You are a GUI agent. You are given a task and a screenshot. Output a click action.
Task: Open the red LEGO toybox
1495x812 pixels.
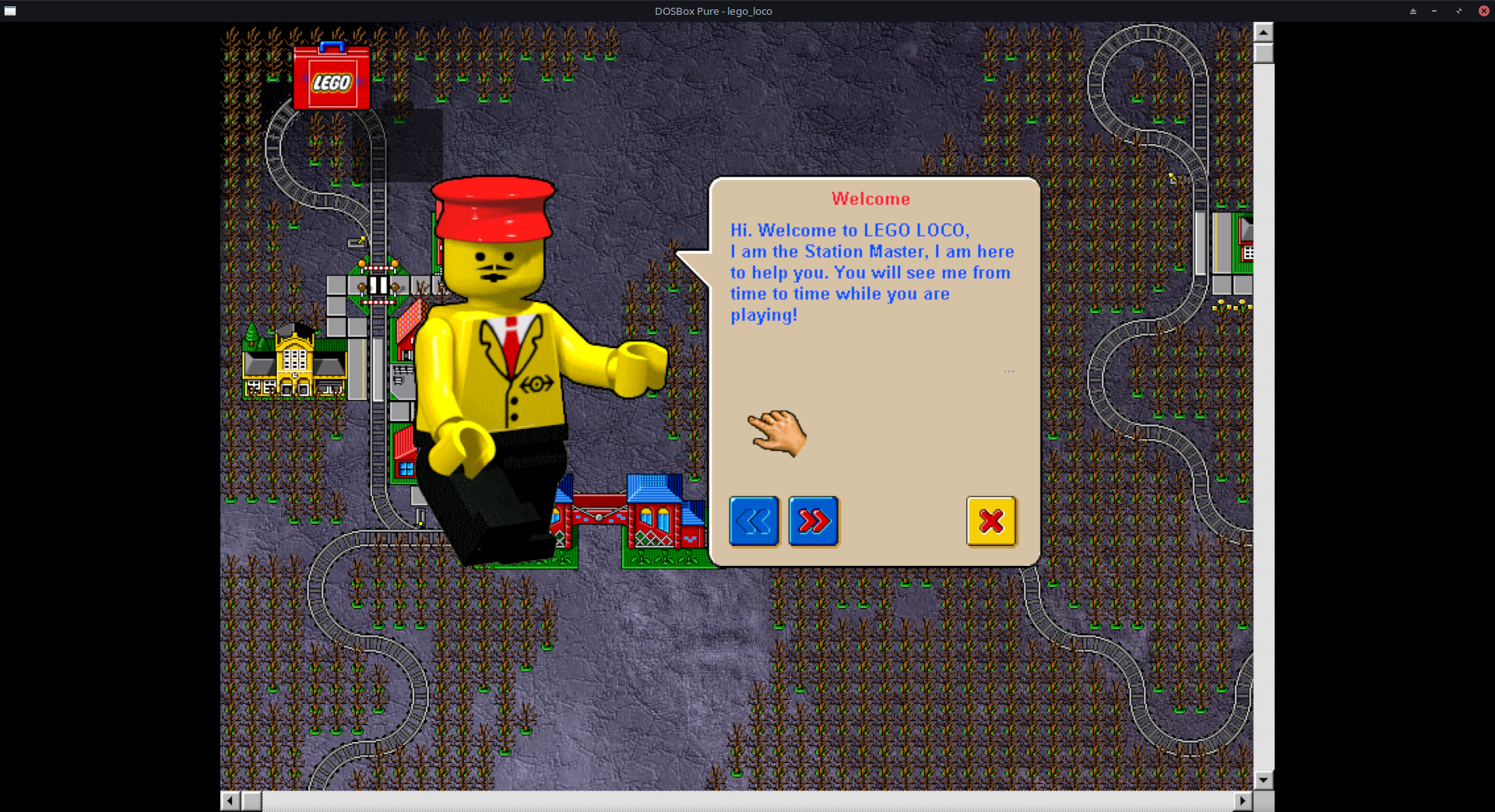click(332, 78)
